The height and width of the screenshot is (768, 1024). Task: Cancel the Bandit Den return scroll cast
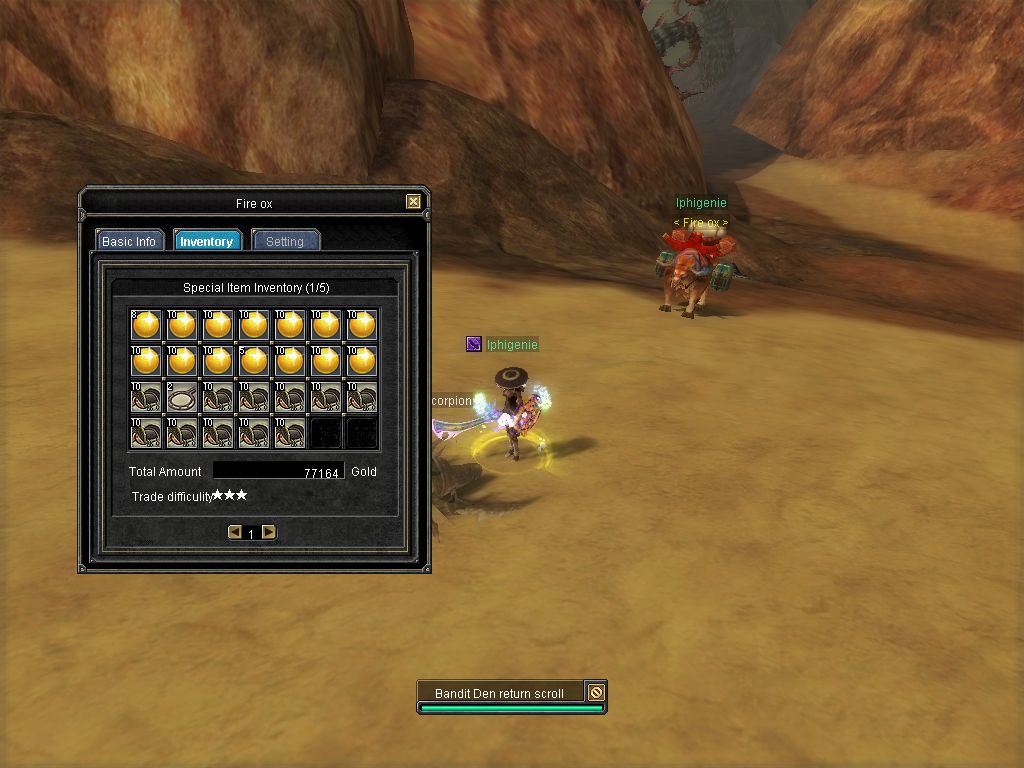(x=596, y=692)
